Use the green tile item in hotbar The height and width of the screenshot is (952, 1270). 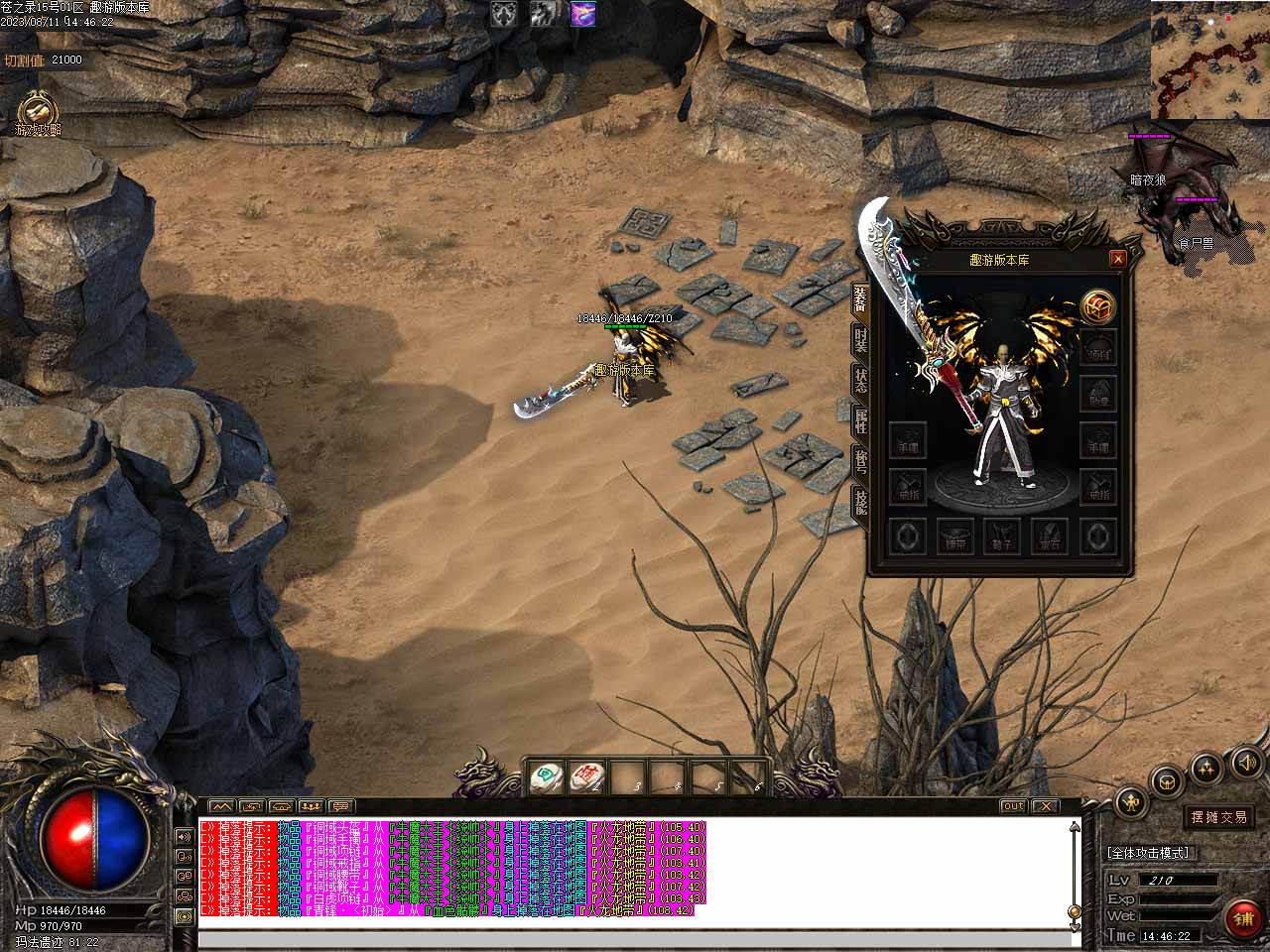click(x=545, y=778)
